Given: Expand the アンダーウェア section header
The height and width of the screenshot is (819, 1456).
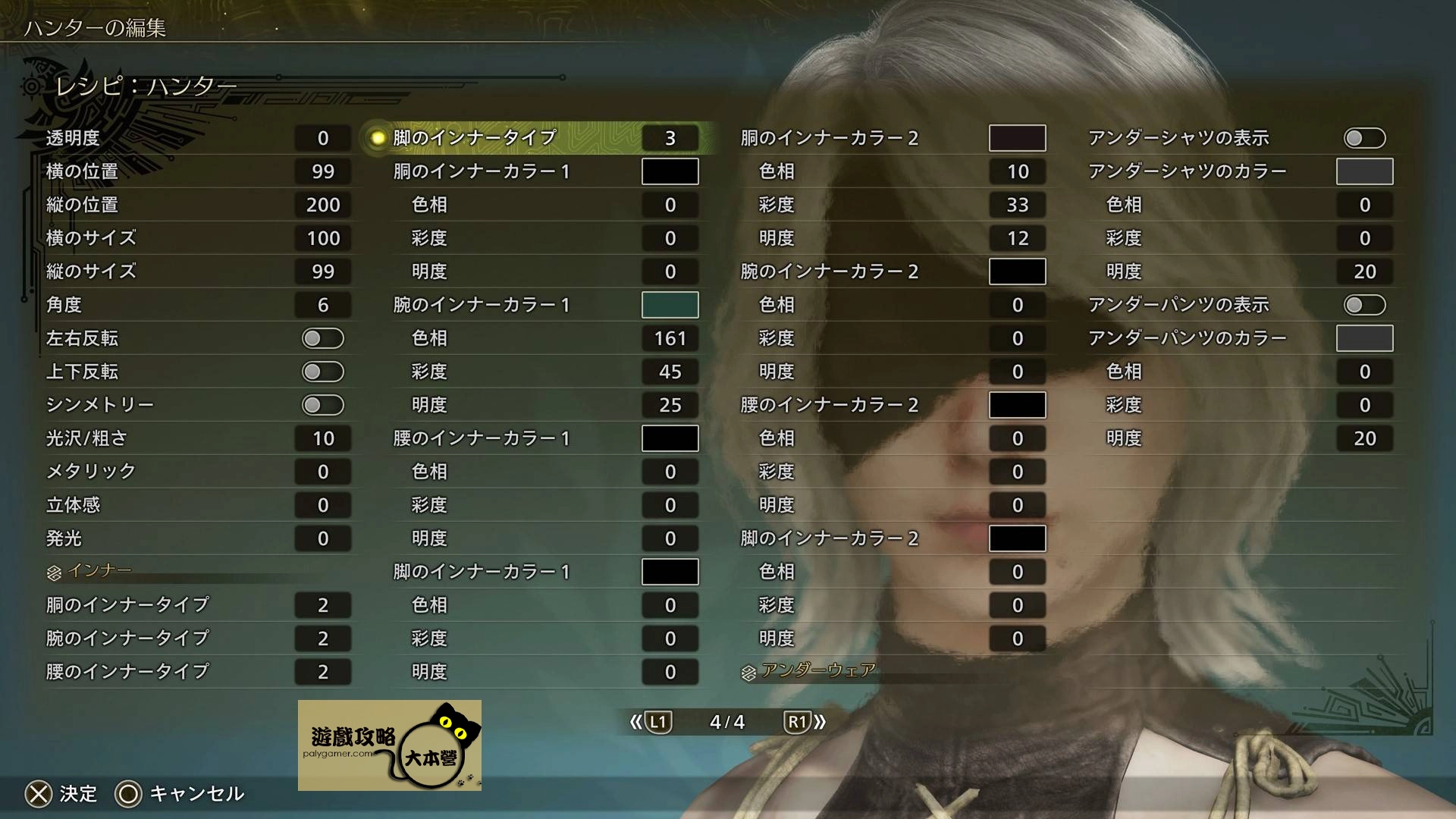Looking at the screenshot, I should pyautogui.click(x=817, y=670).
